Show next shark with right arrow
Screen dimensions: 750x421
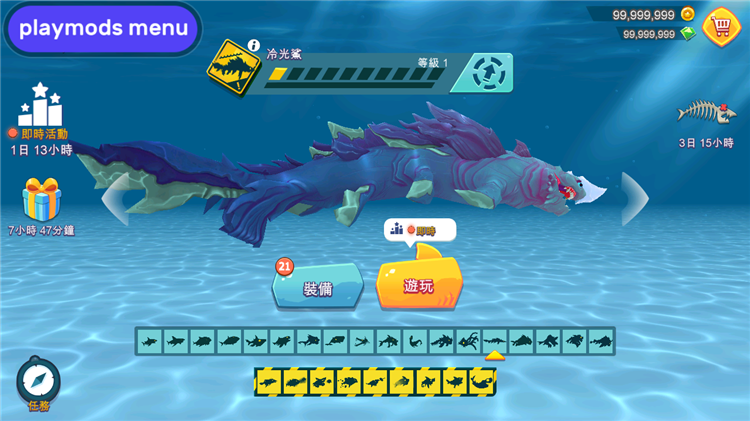tap(635, 197)
